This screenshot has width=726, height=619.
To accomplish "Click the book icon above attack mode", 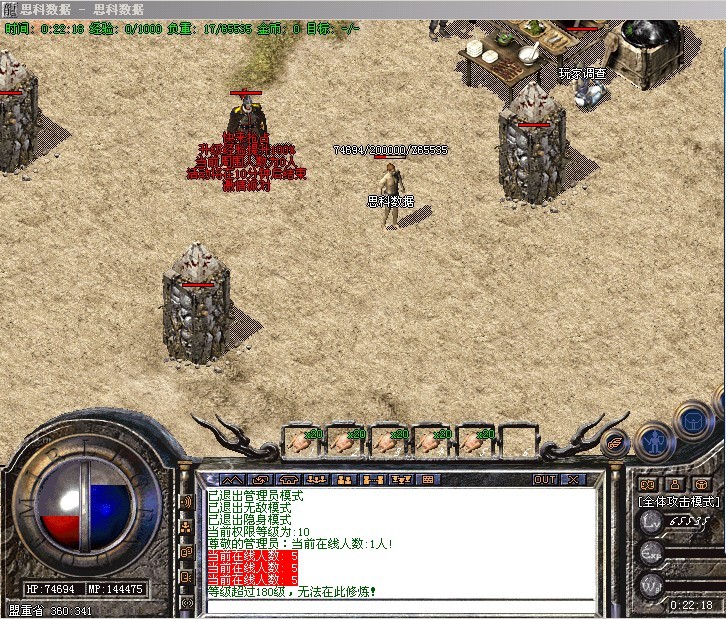I will [646, 484].
